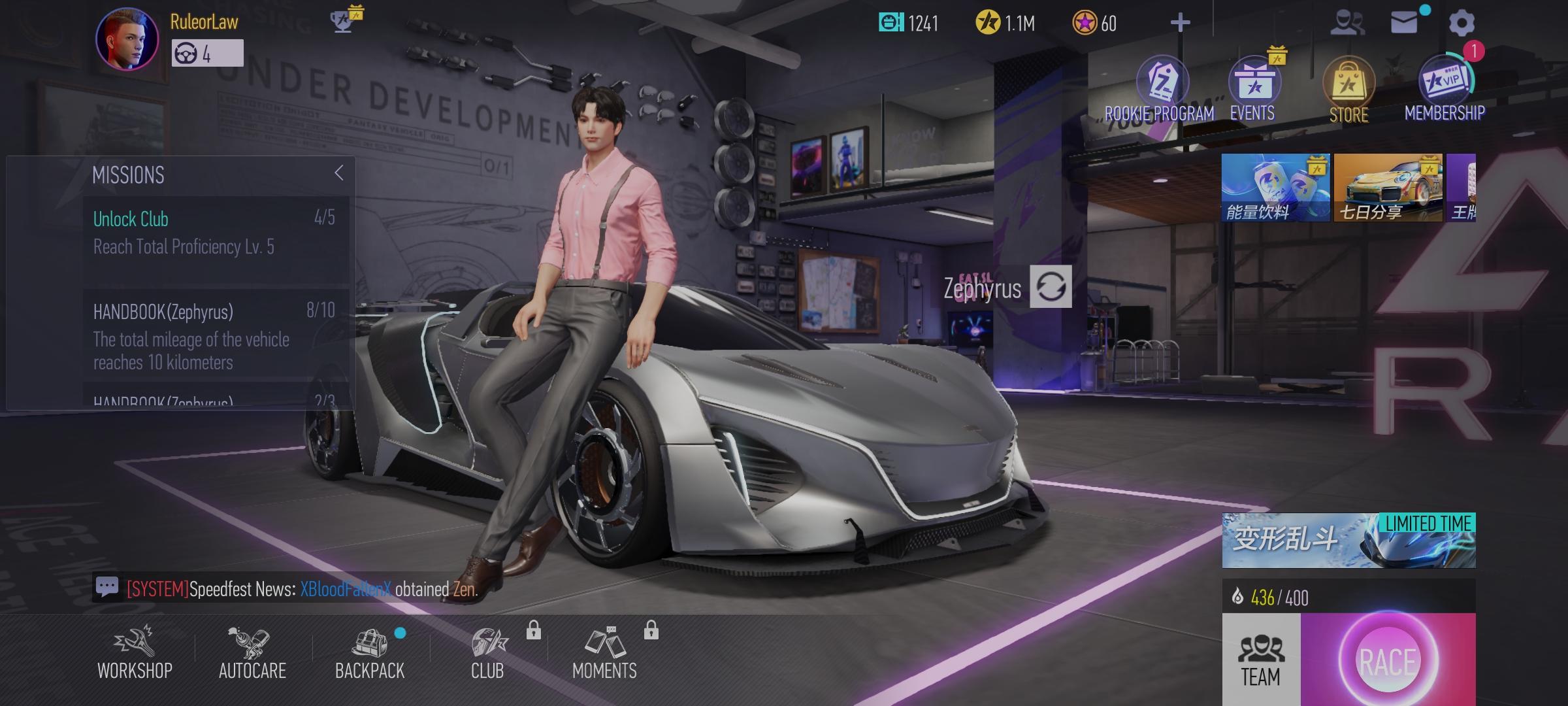Start a race with the RACE button
1568x706 pixels.
1388,662
